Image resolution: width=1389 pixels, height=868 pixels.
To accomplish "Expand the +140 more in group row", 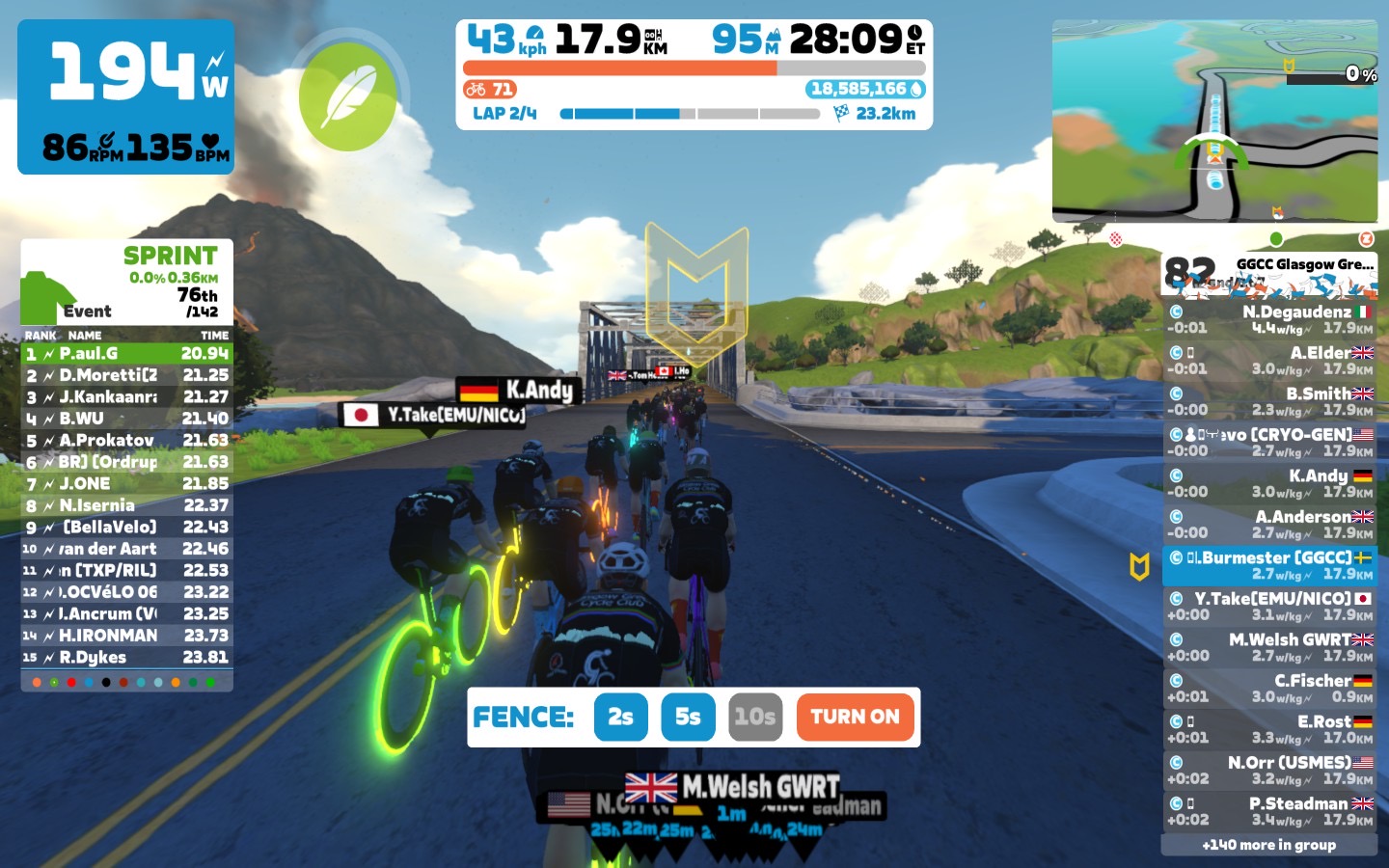I will pyautogui.click(x=1268, y=845).
